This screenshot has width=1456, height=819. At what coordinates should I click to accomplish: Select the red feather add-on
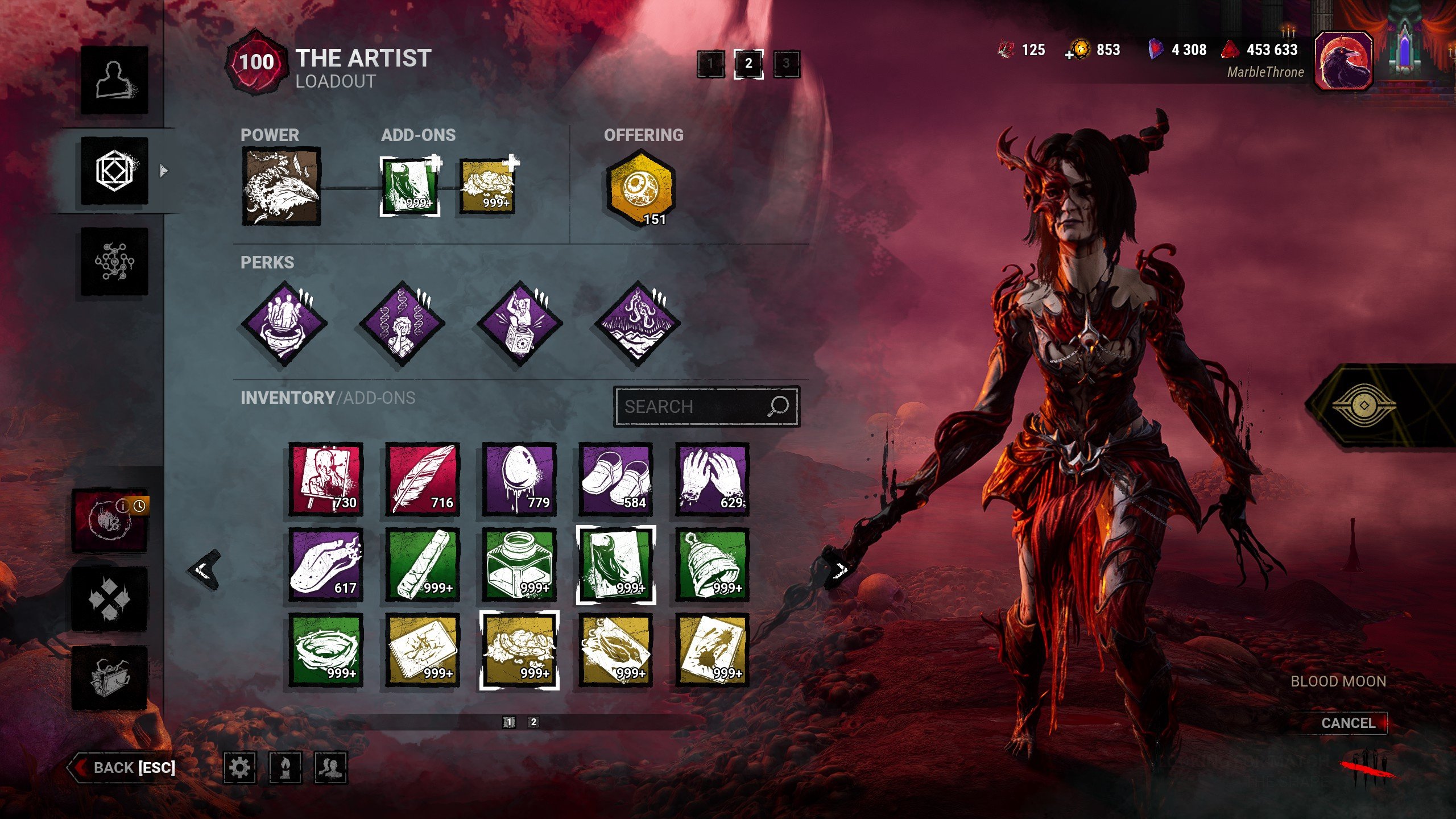tap(422, 479)
